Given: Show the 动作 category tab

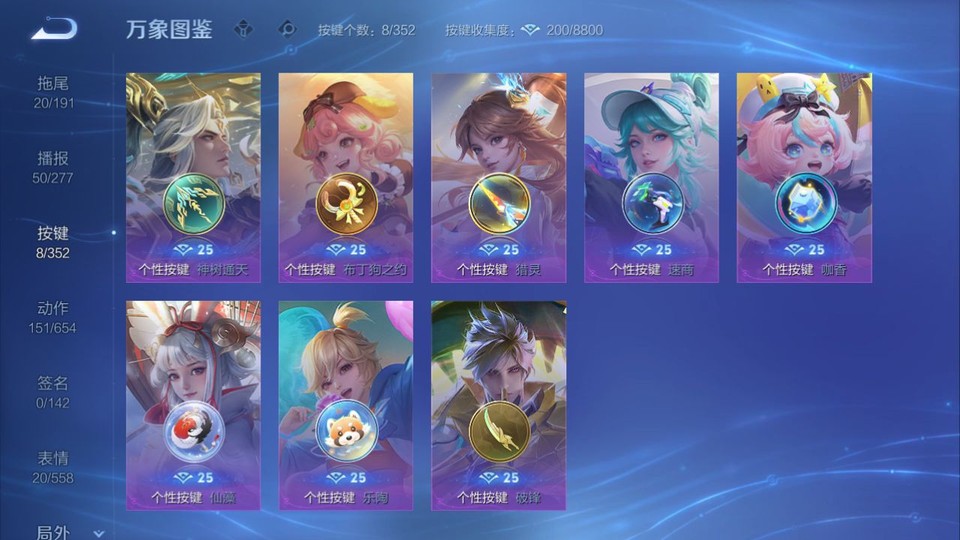Looking at the screenshot, I should point(54,317).
